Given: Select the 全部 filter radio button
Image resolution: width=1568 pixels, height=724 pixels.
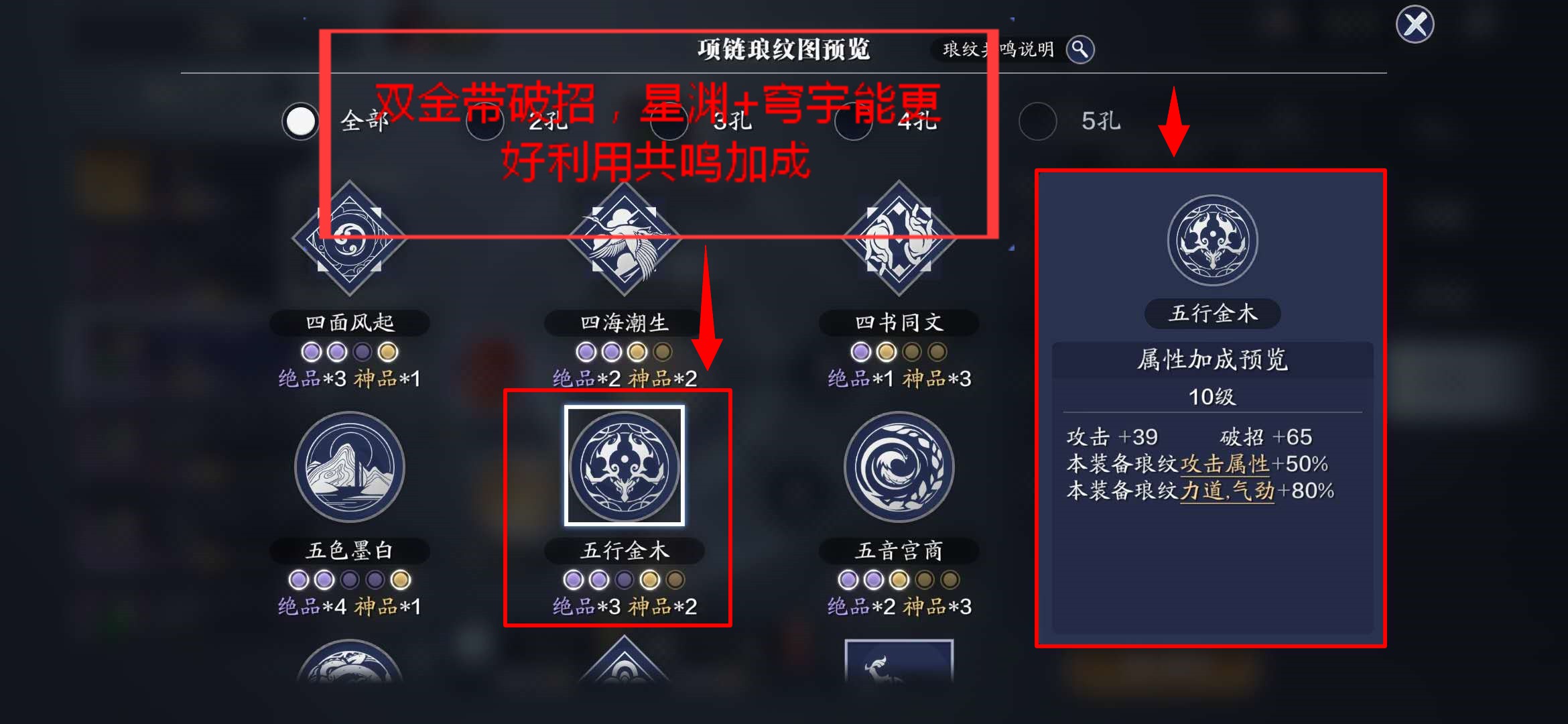Looking at the screenshot, I should [x=300, y=121].
